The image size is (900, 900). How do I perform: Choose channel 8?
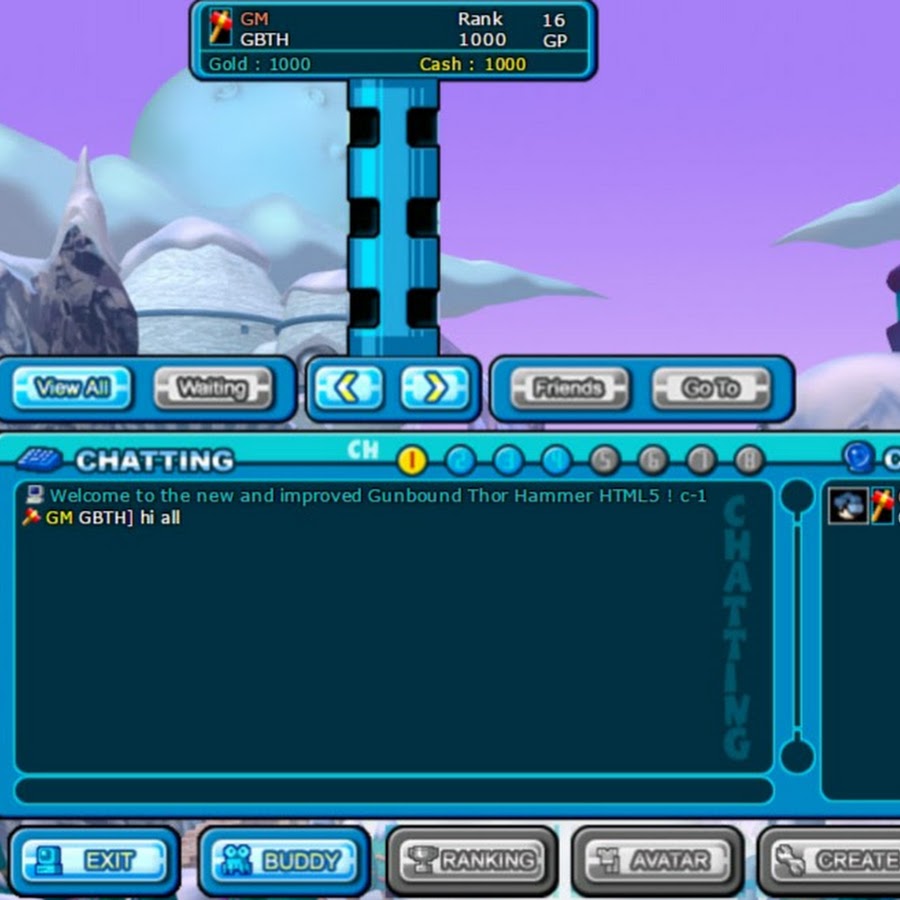point(749,460)
